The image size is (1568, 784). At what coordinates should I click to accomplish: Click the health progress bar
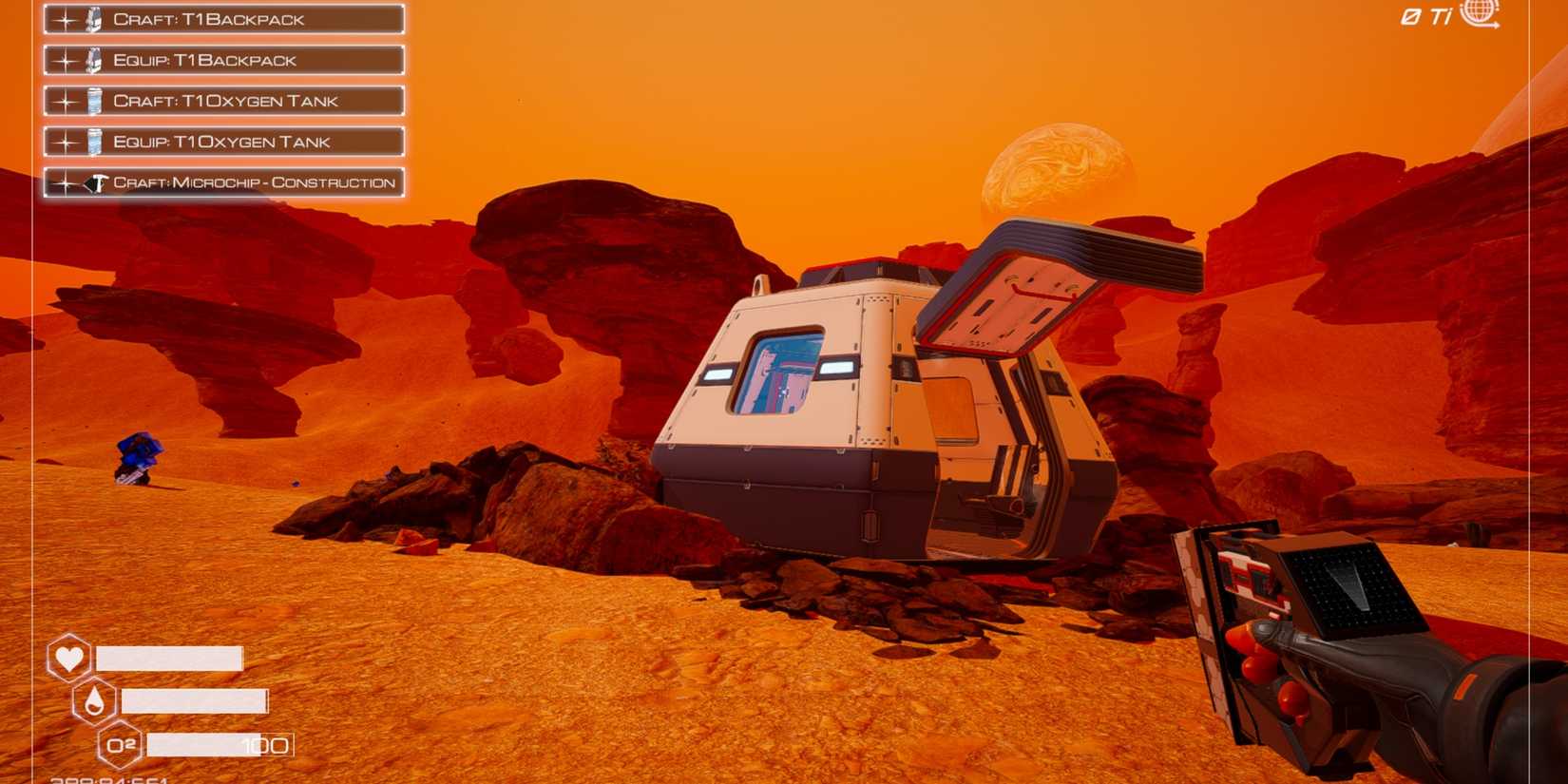166,658
